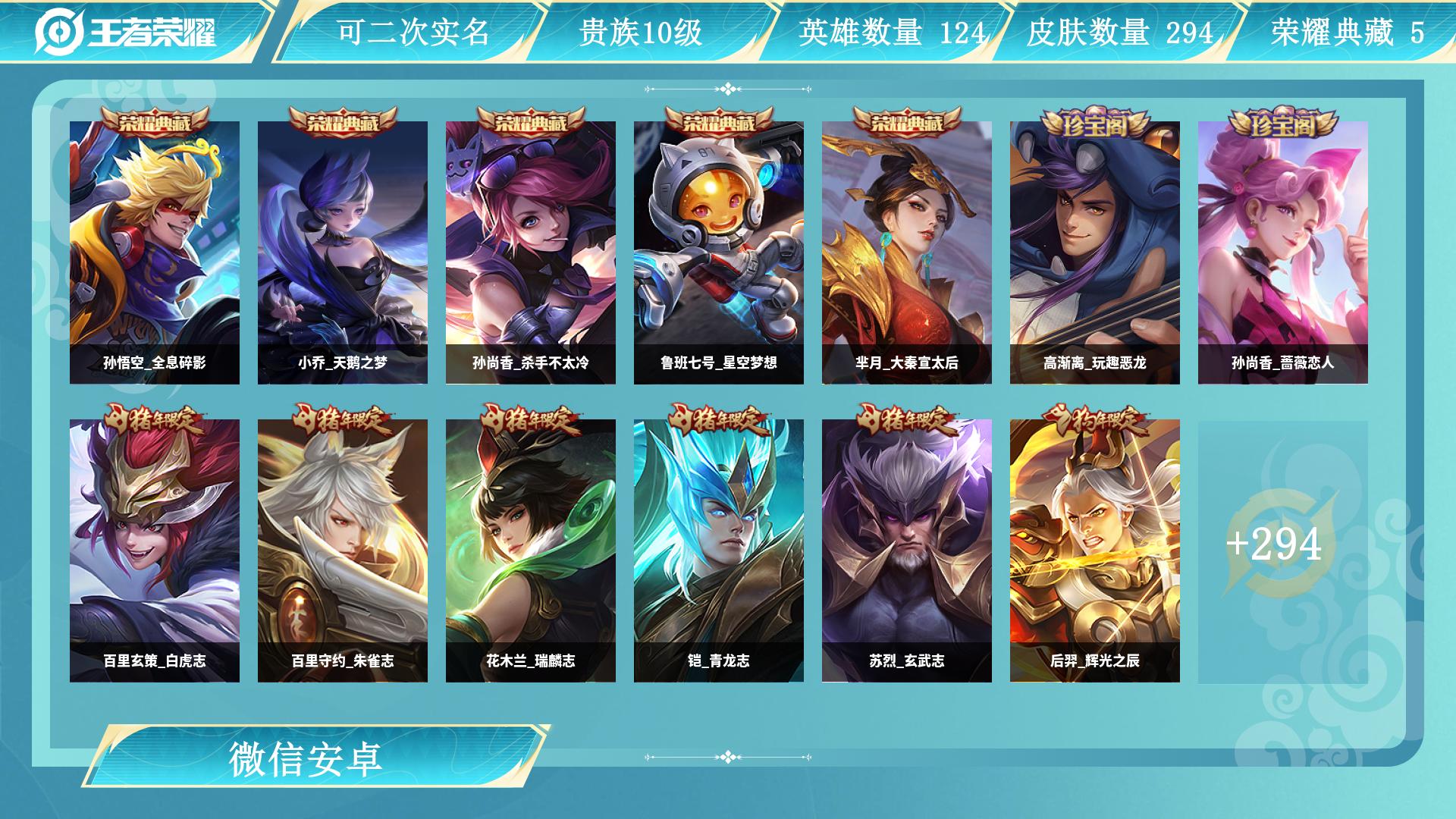The image size is (1456, 819).
Task: Click the 微信安卓 label banner
Action: coord(306,758)
